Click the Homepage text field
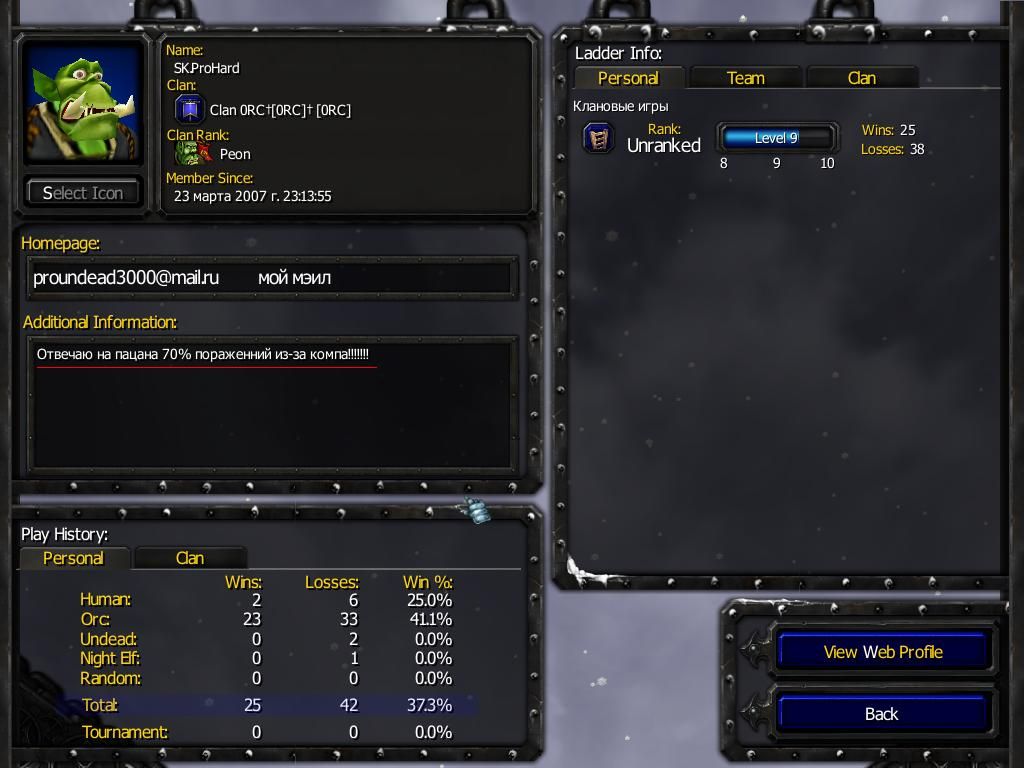Screen dimensions: 1024x768 point(271,278)
